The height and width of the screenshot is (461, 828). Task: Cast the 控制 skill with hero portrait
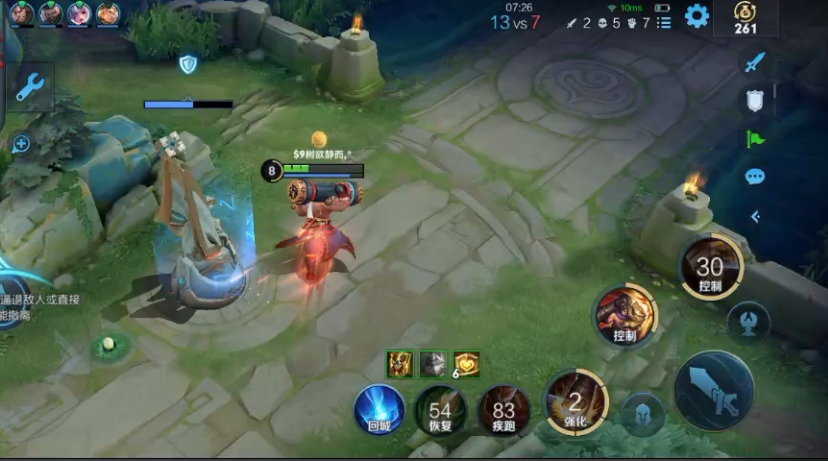pos(624,316)
